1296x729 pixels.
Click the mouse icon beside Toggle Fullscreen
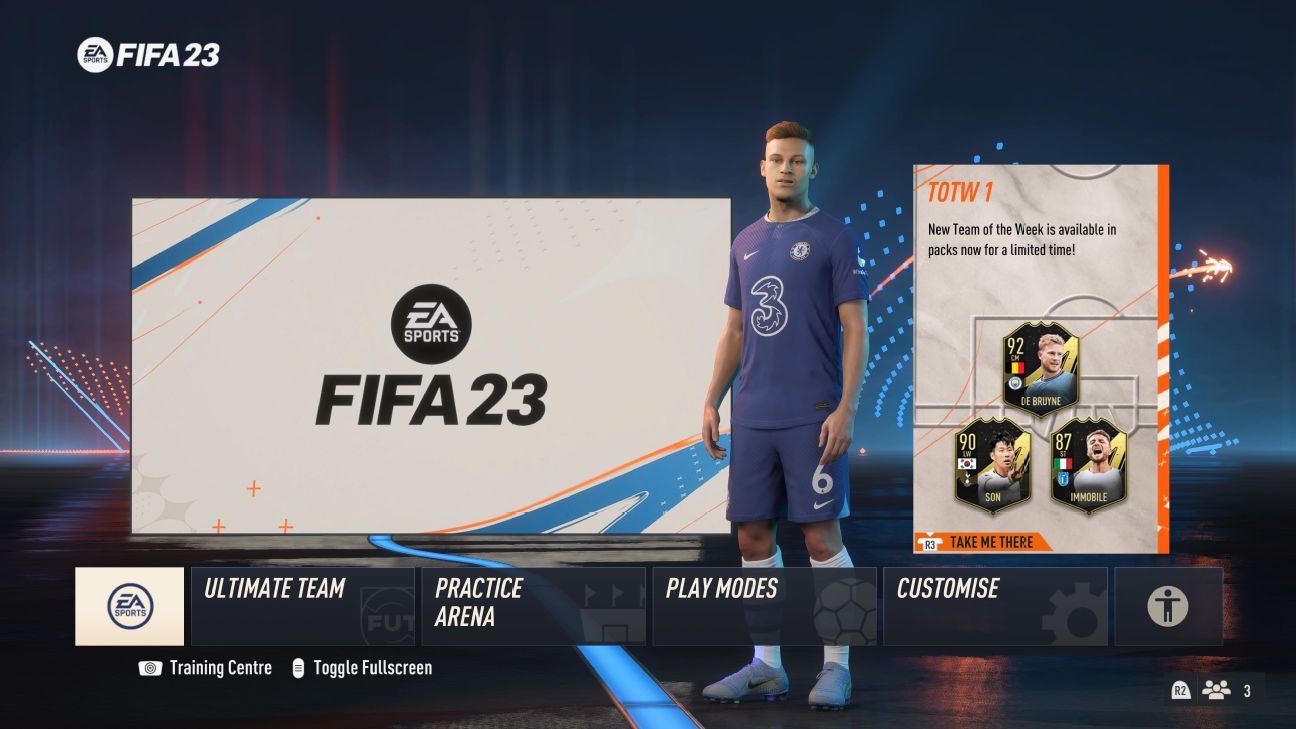click(299, 667)
